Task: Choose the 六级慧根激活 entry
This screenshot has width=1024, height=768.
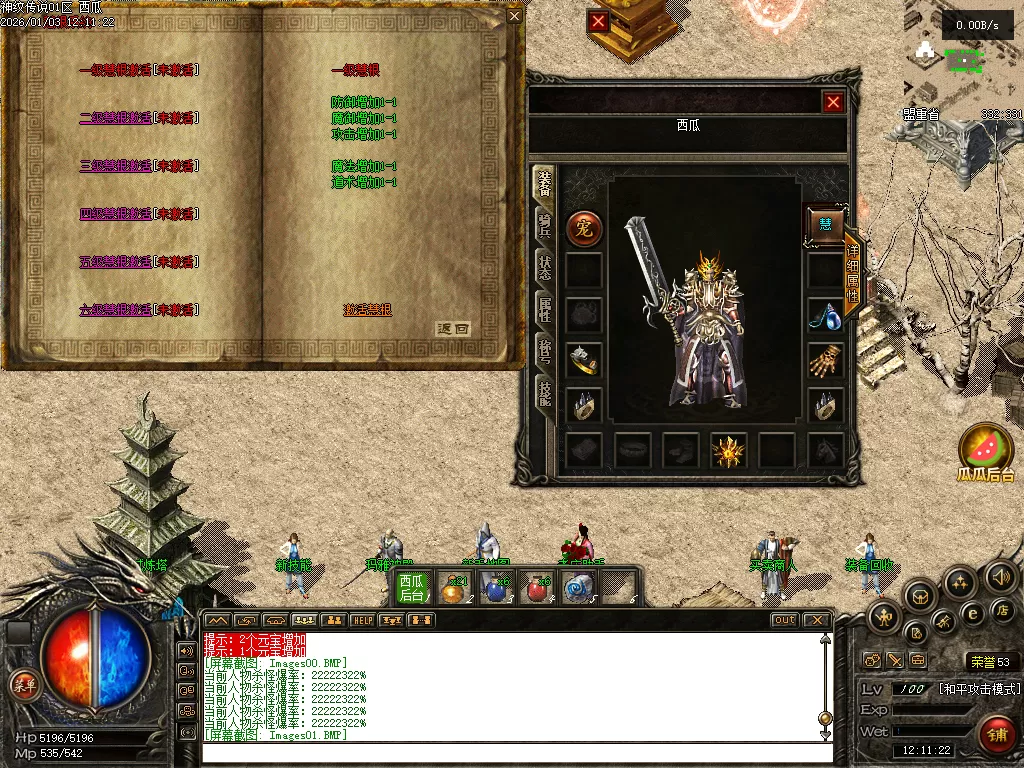Action: tap(116, 310)
